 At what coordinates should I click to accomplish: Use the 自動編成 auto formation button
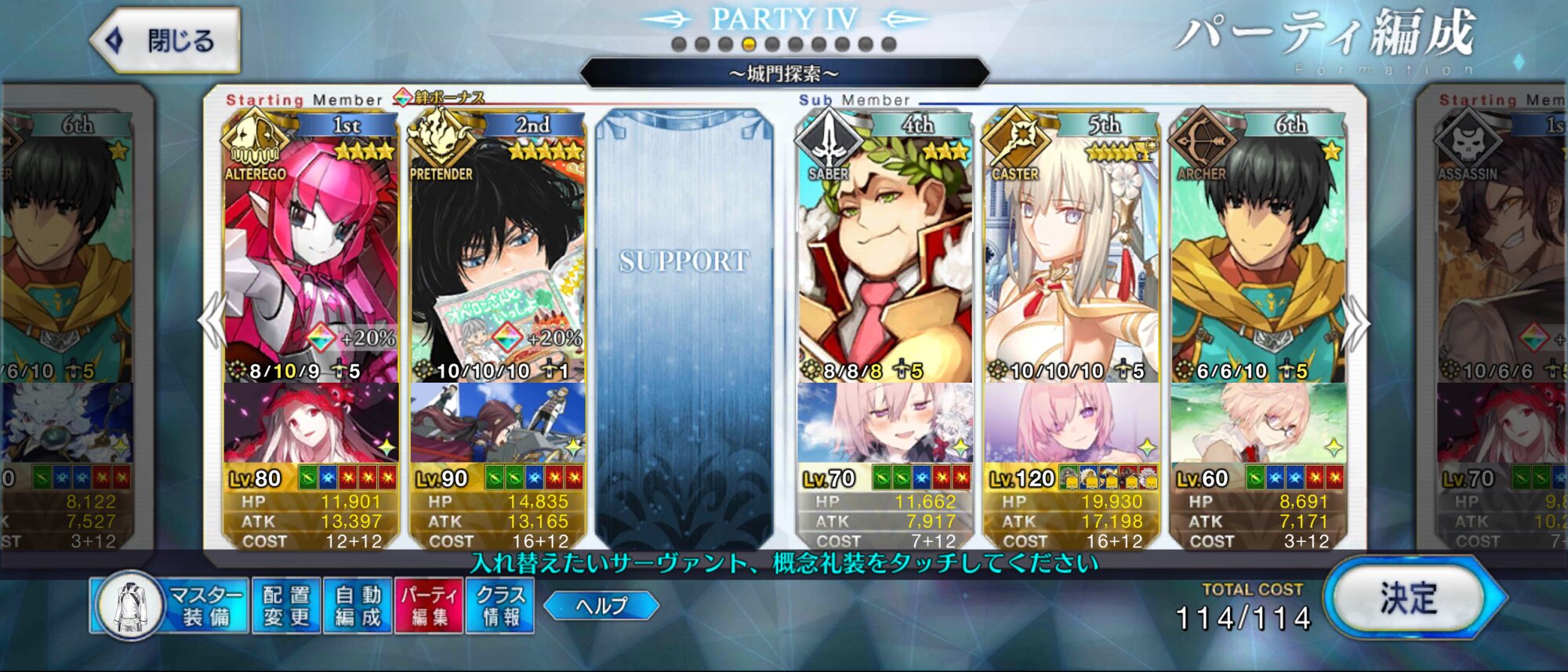[358, 606]
